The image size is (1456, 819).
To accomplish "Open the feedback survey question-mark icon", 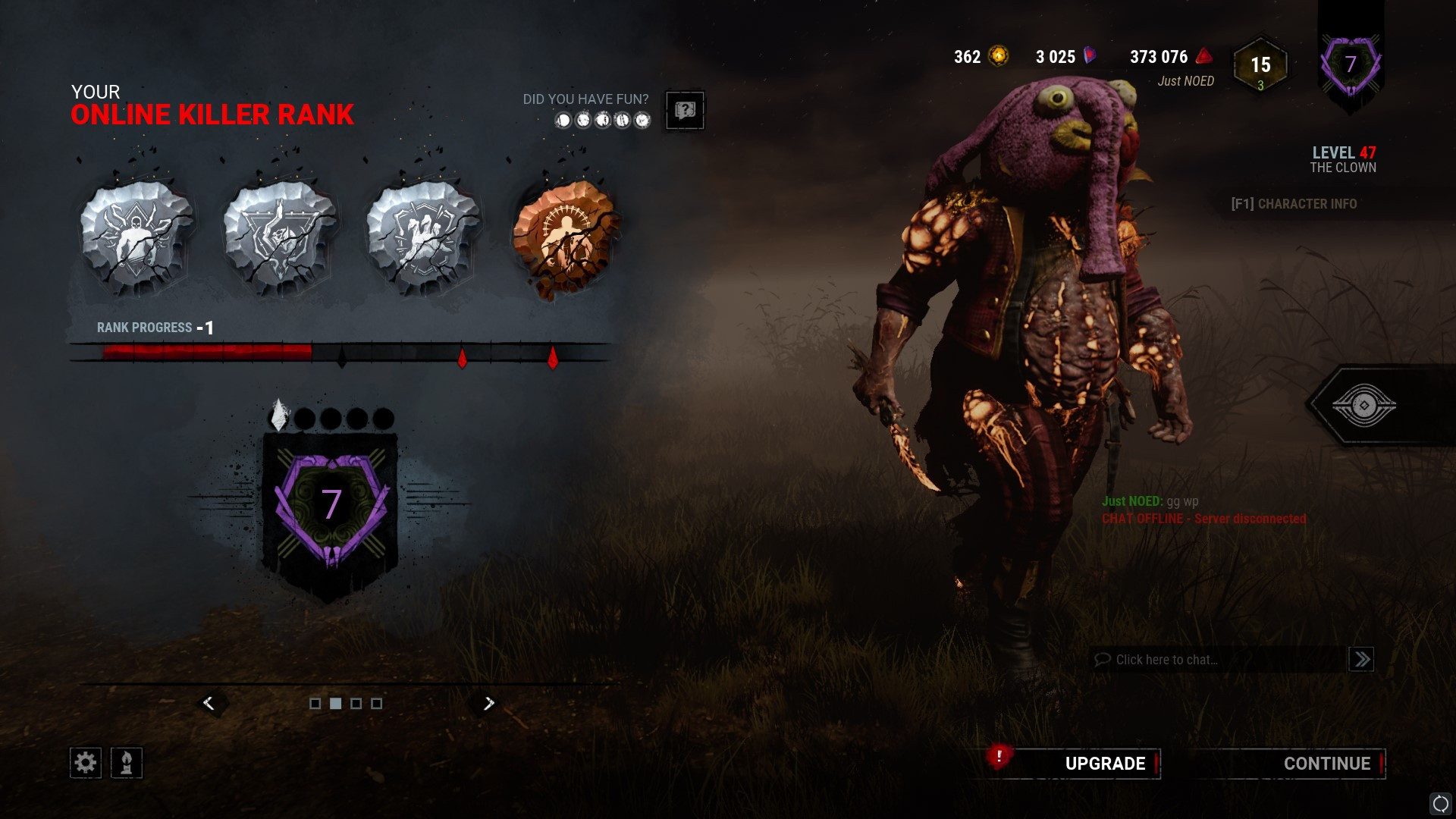I will 685,111.
